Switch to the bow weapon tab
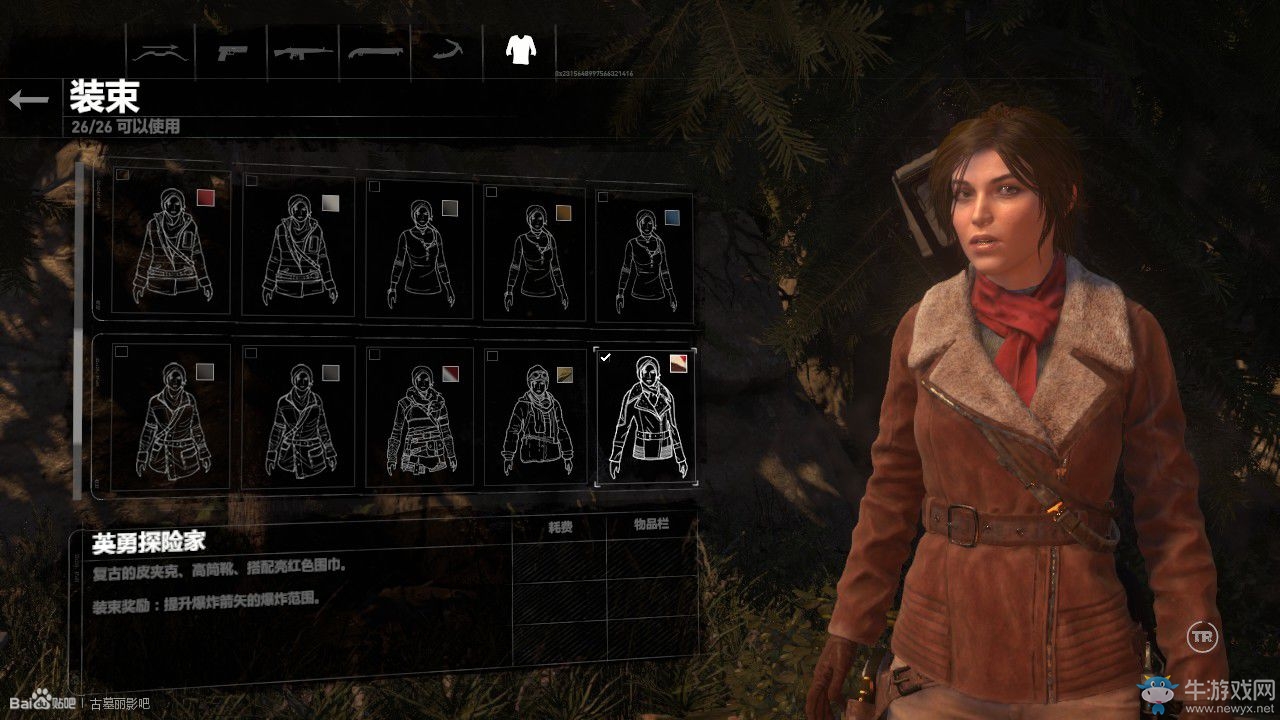 coord(160,51)
